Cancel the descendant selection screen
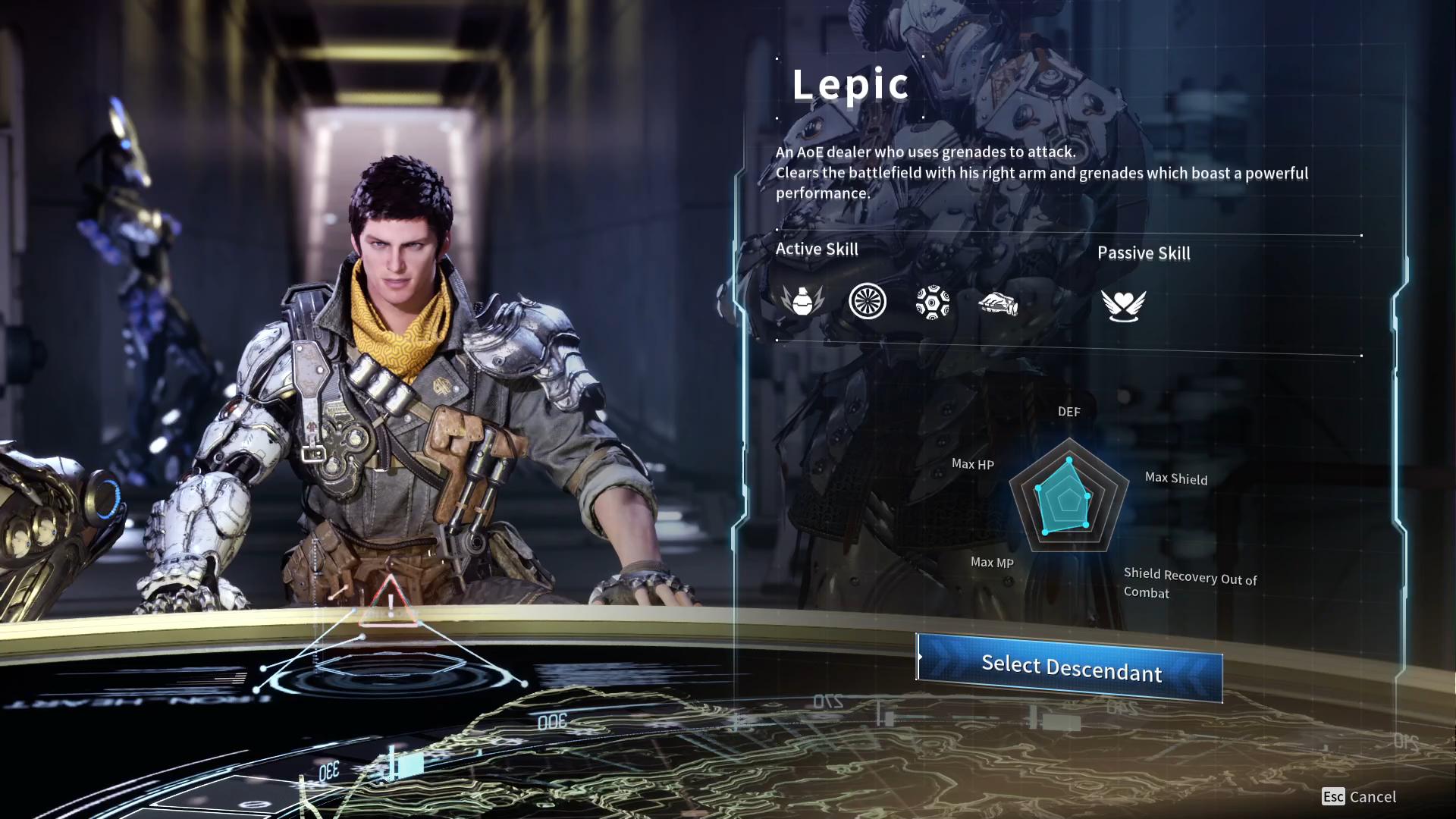1456x819 pixels. click(x=1359, y=796)
